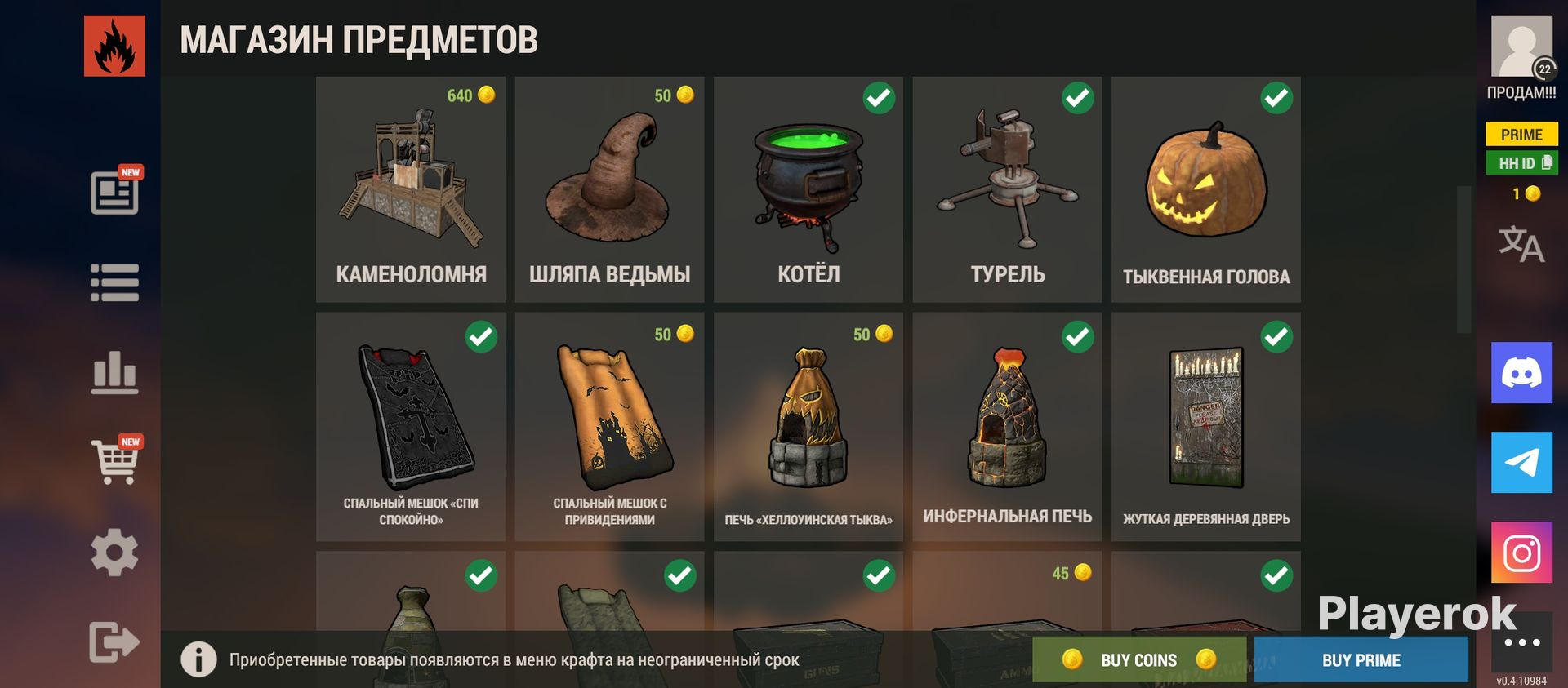Open the Telegram channel link

click(1521, 463)
